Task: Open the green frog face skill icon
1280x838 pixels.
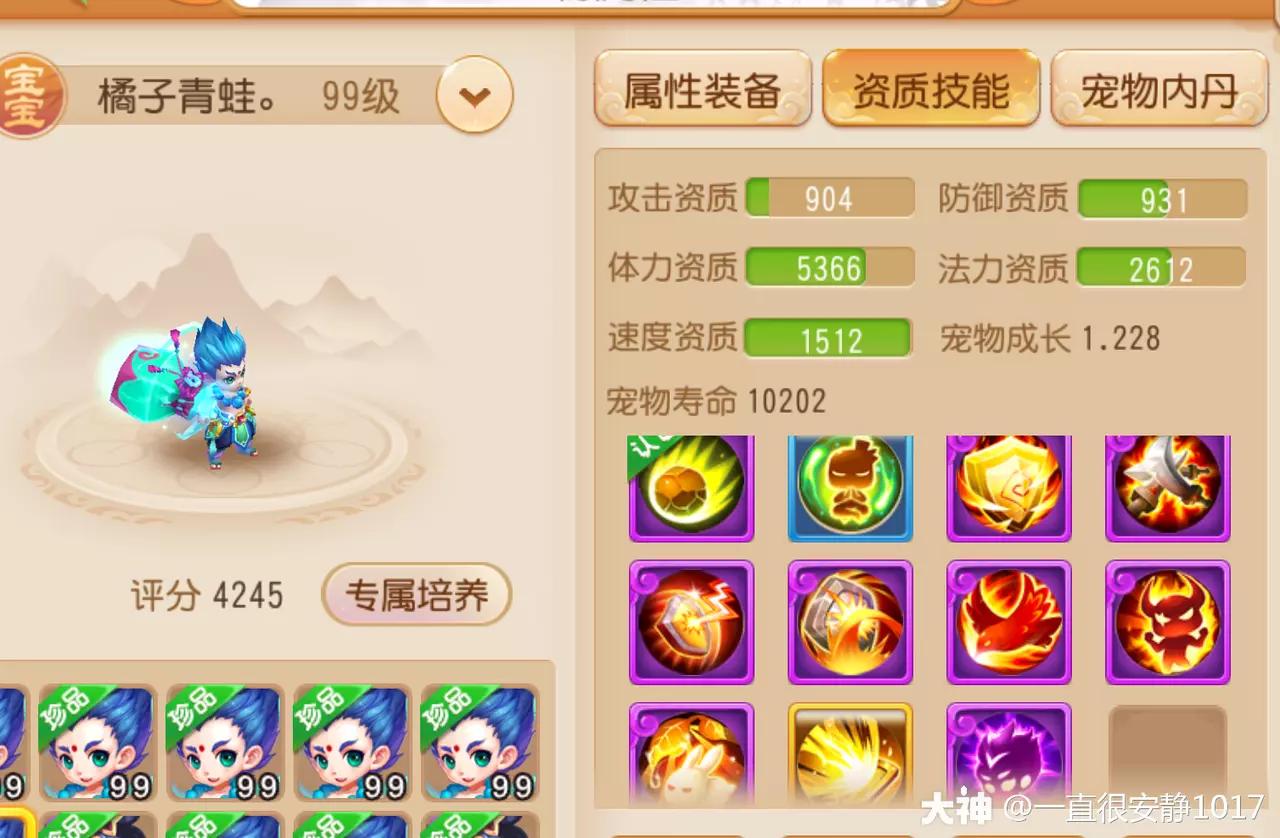Action: (850, 487)
